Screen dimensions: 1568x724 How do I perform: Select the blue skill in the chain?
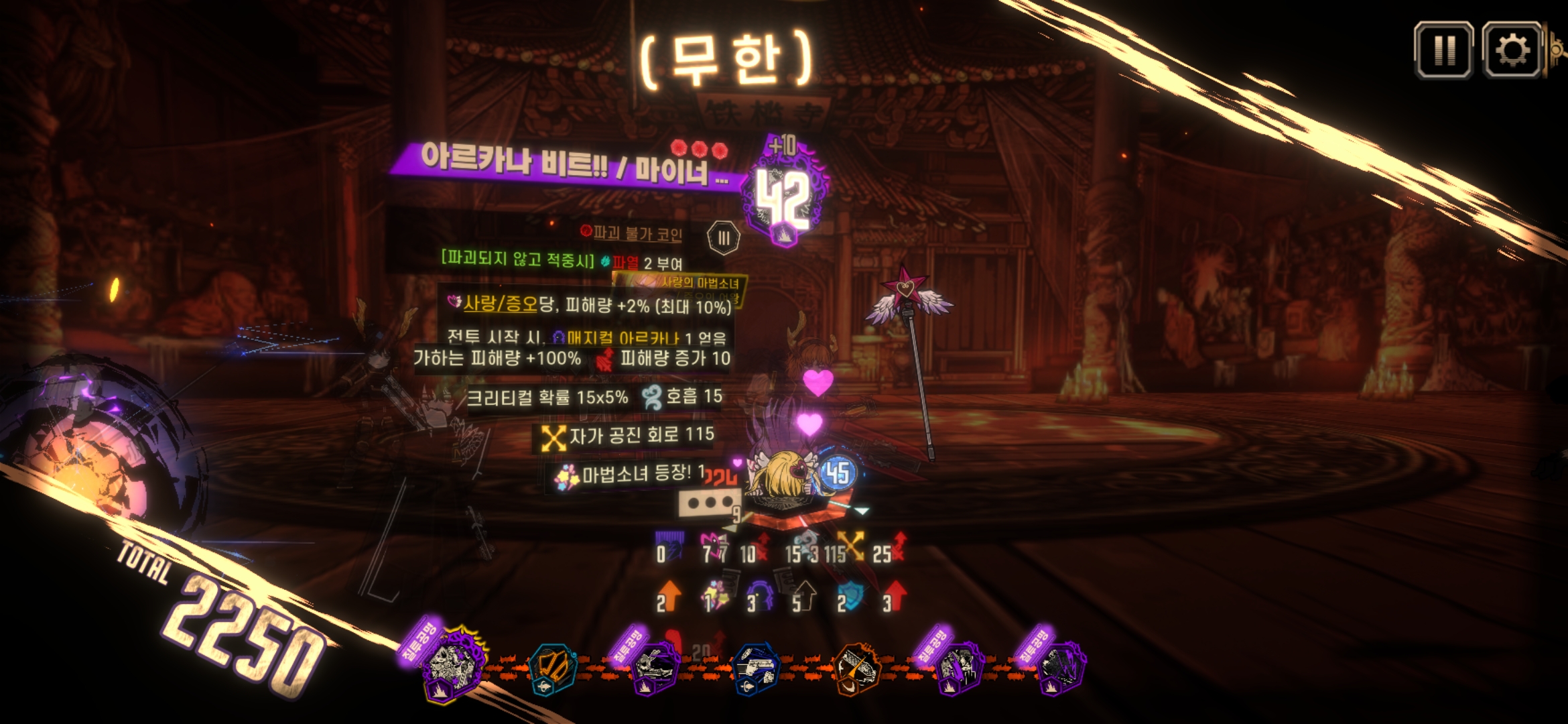point(754,668)
